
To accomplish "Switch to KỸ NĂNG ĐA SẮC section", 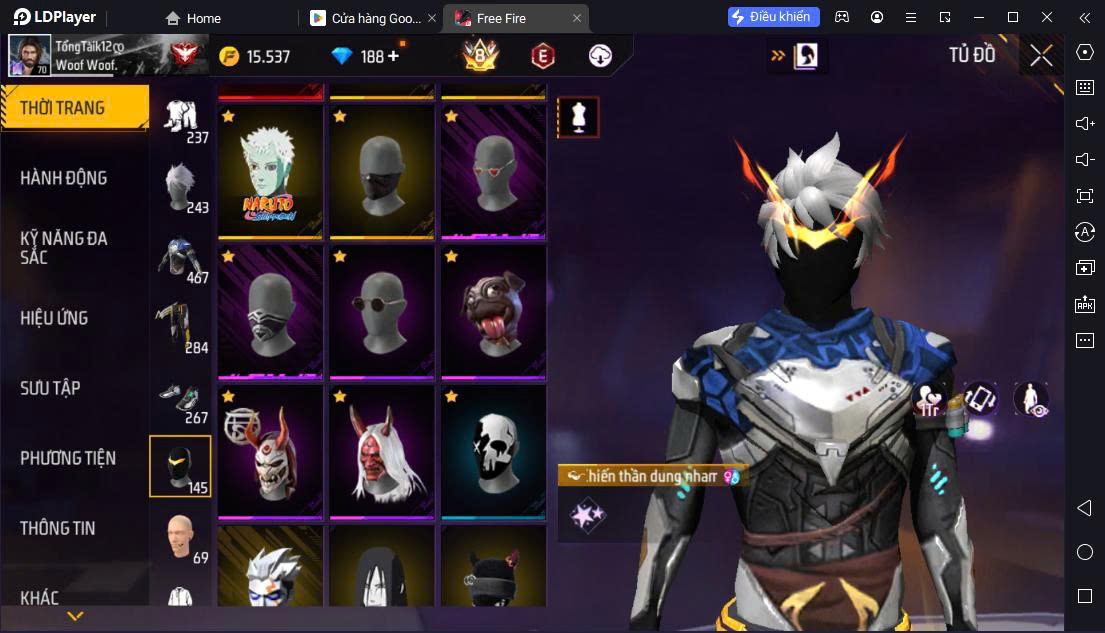I will (64, 247).
